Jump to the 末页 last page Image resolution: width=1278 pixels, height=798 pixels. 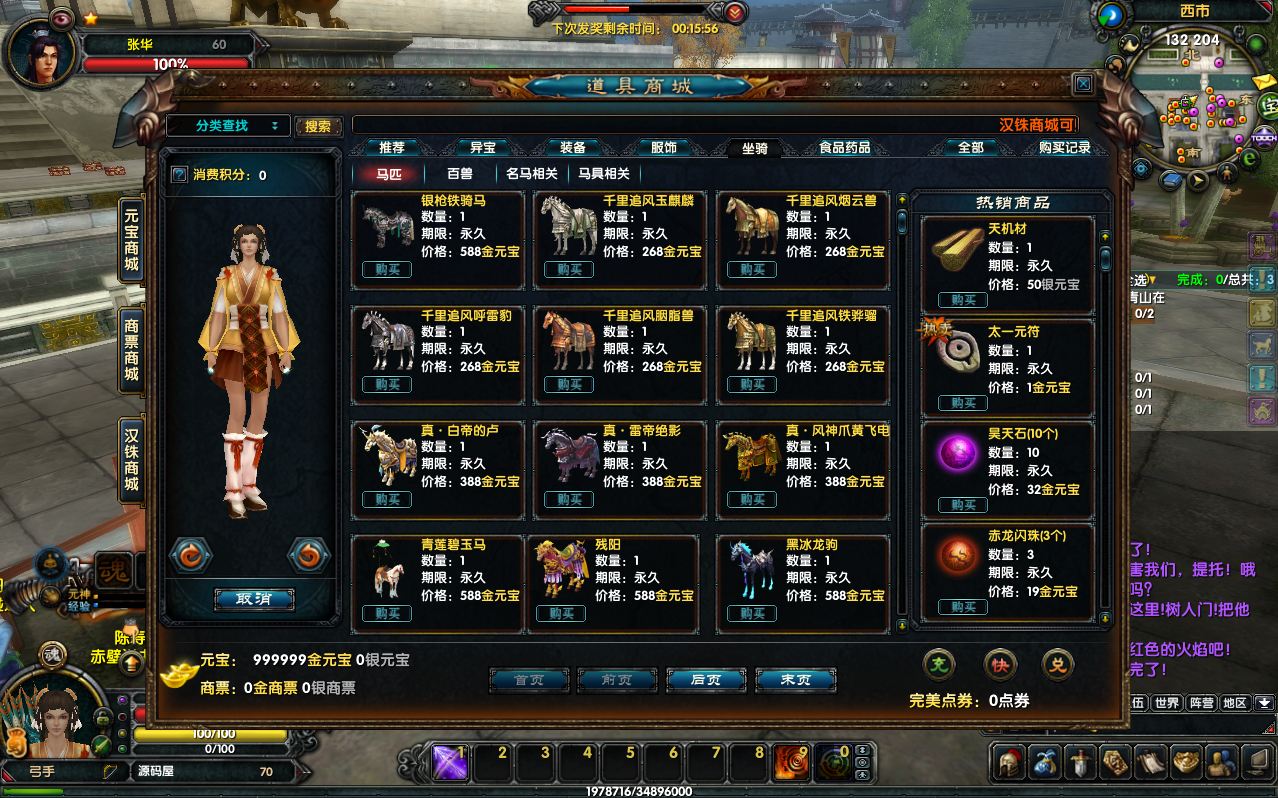pos(795,680)
